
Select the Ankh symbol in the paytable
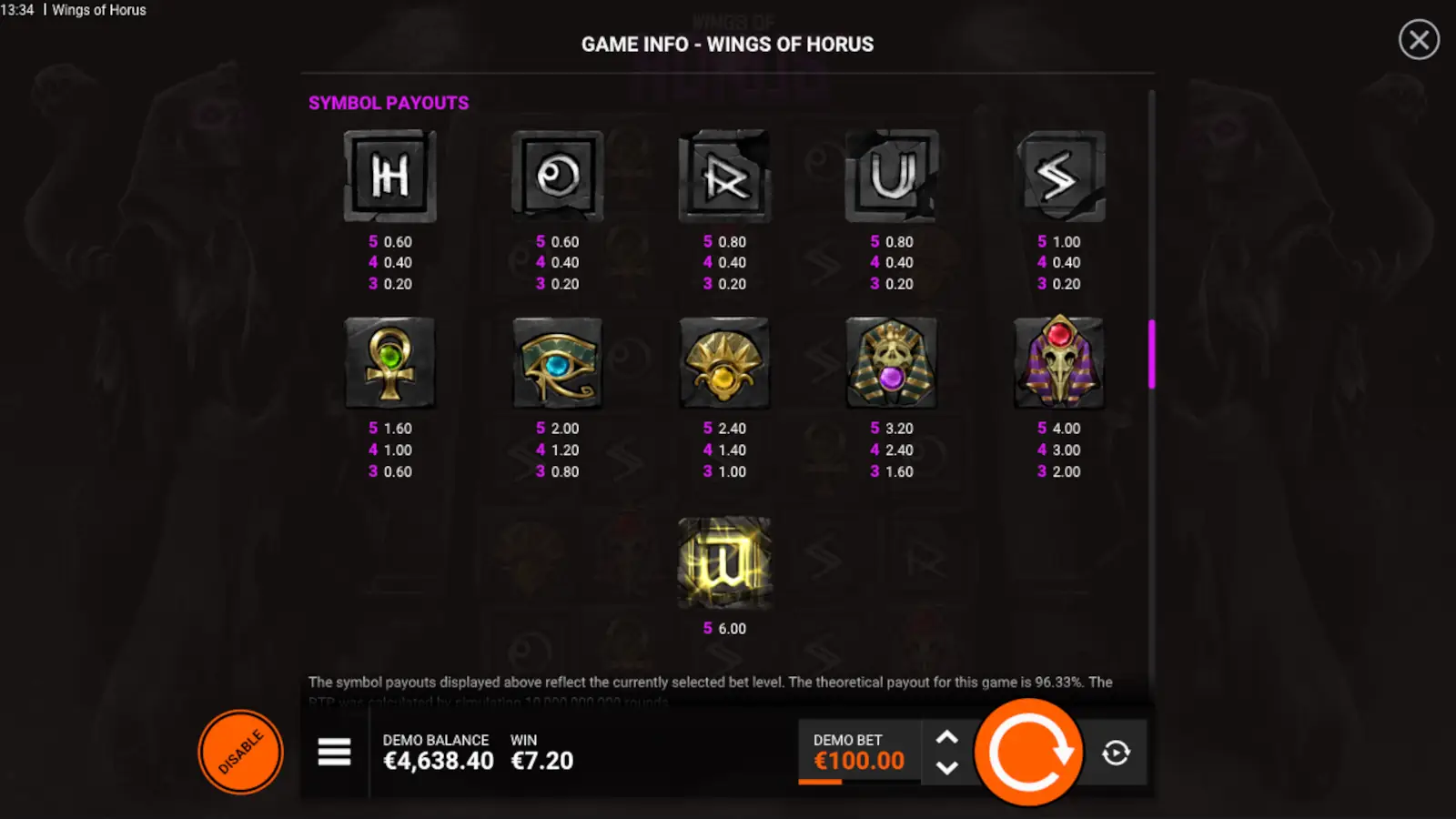tap(389, 362)
